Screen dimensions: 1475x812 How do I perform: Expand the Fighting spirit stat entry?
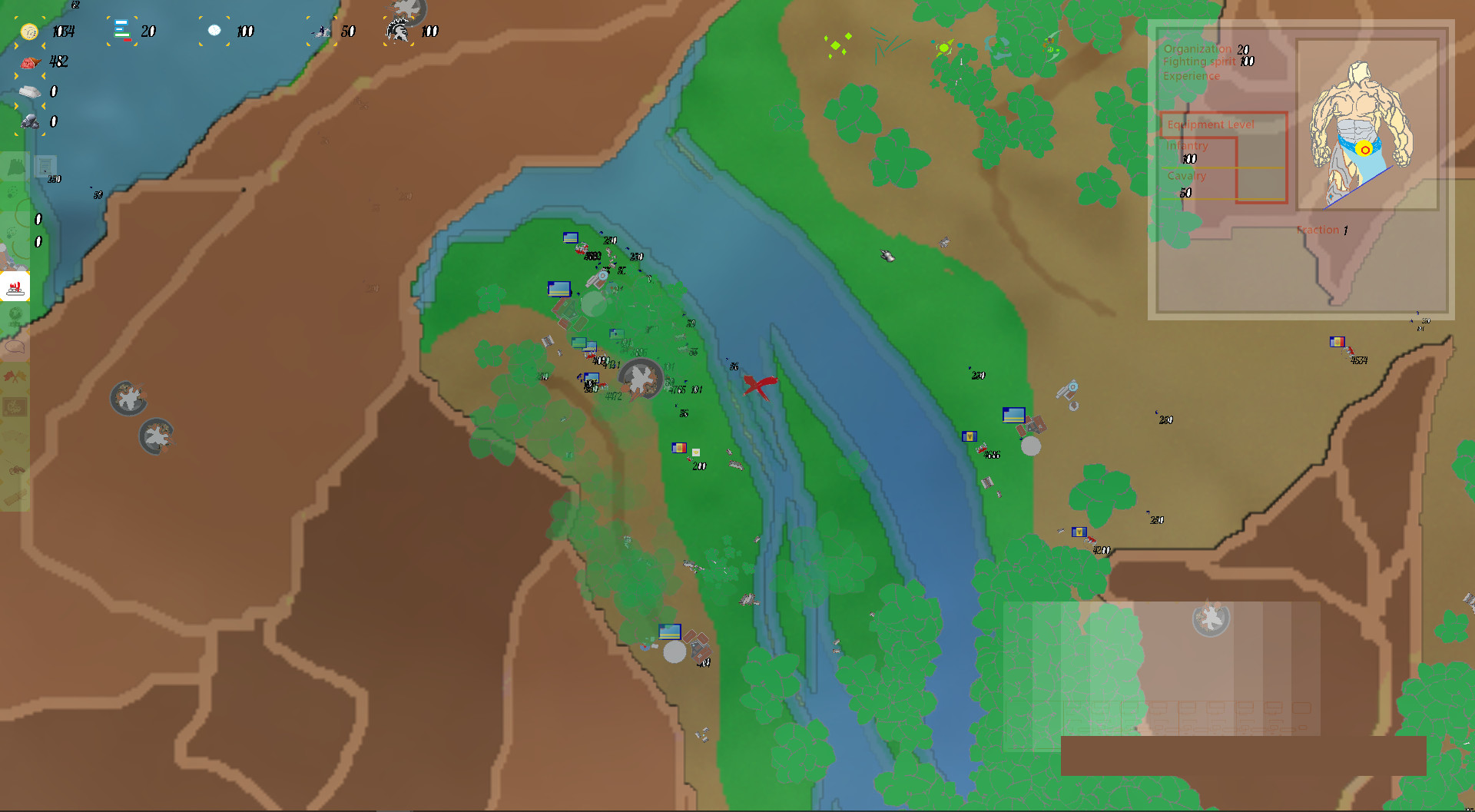point(1201,62)
